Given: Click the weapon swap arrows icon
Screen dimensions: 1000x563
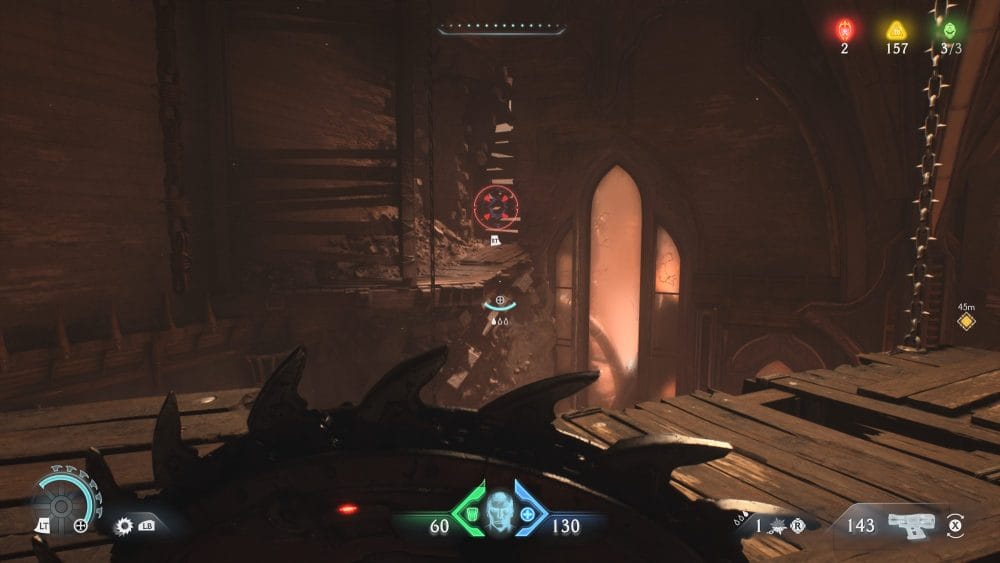Looking at the screenshot, I should [955, 524].
